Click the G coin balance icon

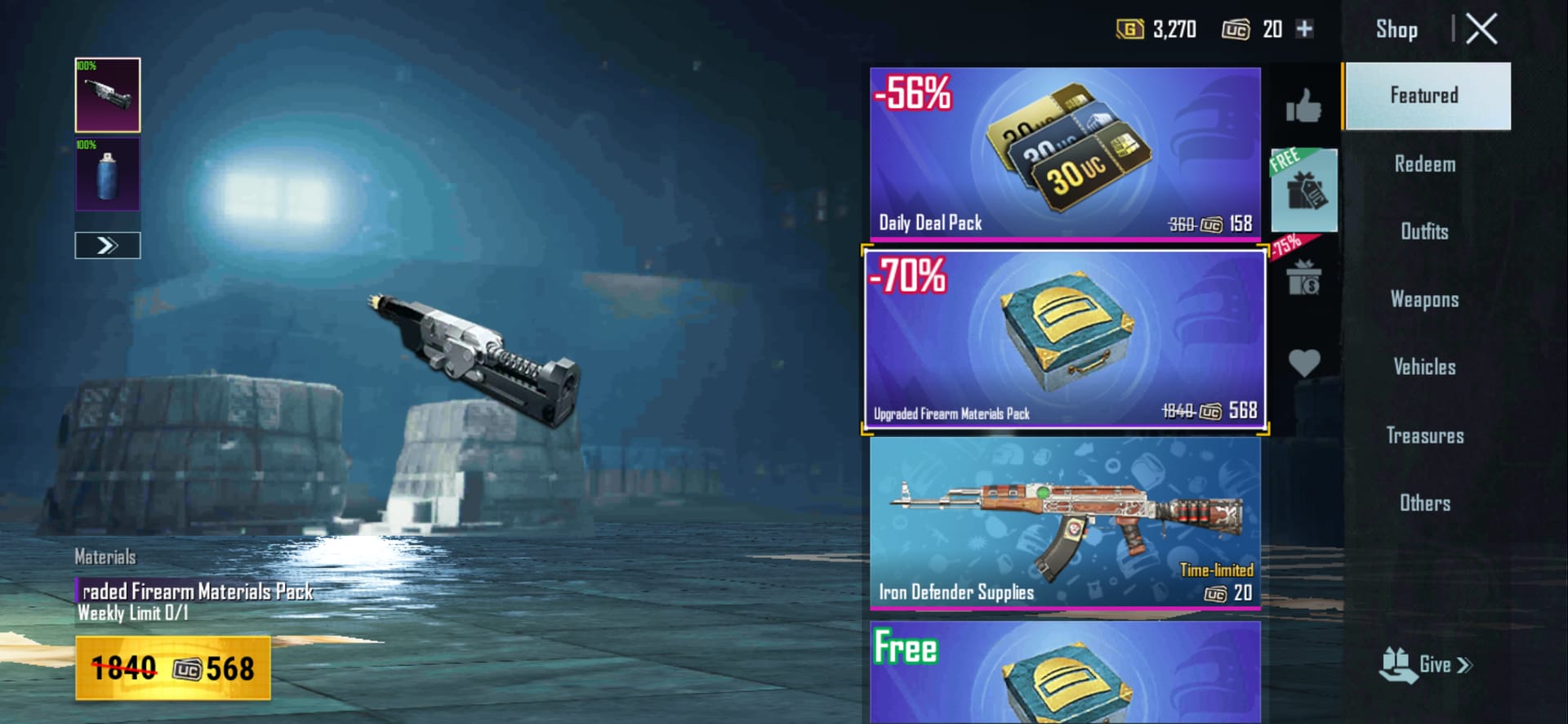click(x=1132, y=29)
